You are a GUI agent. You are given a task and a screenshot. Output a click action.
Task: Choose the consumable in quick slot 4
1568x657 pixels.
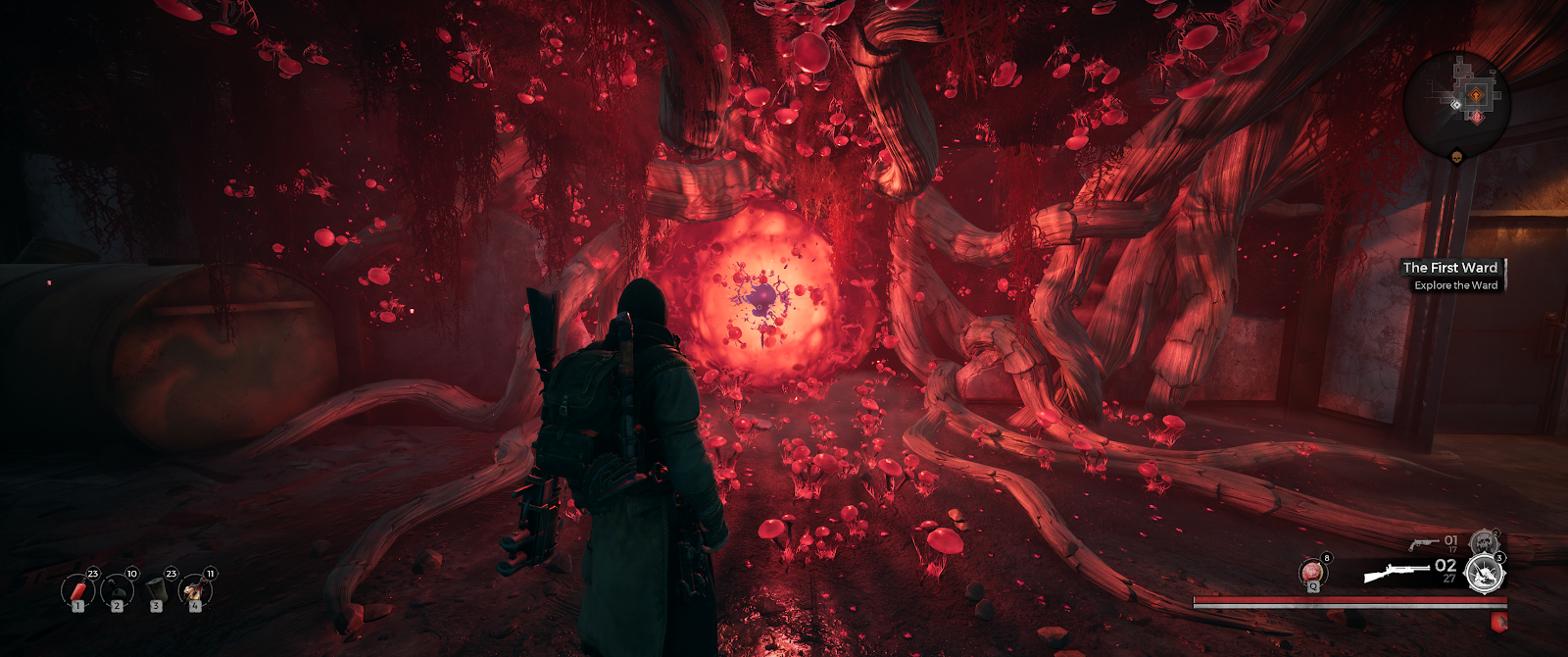click(x=195, y=590)
